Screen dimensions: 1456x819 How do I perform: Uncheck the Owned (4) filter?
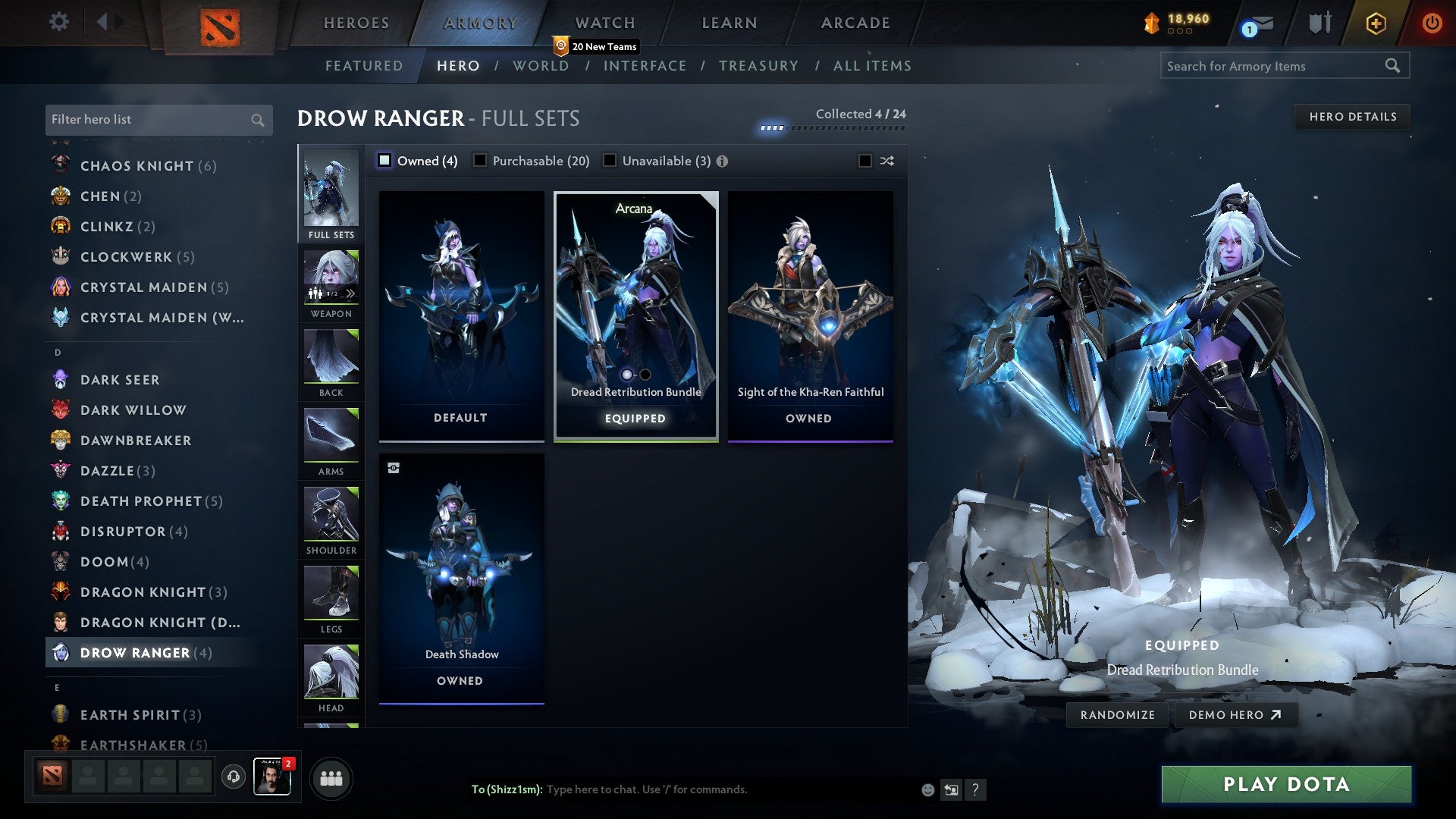coord(384,160)
